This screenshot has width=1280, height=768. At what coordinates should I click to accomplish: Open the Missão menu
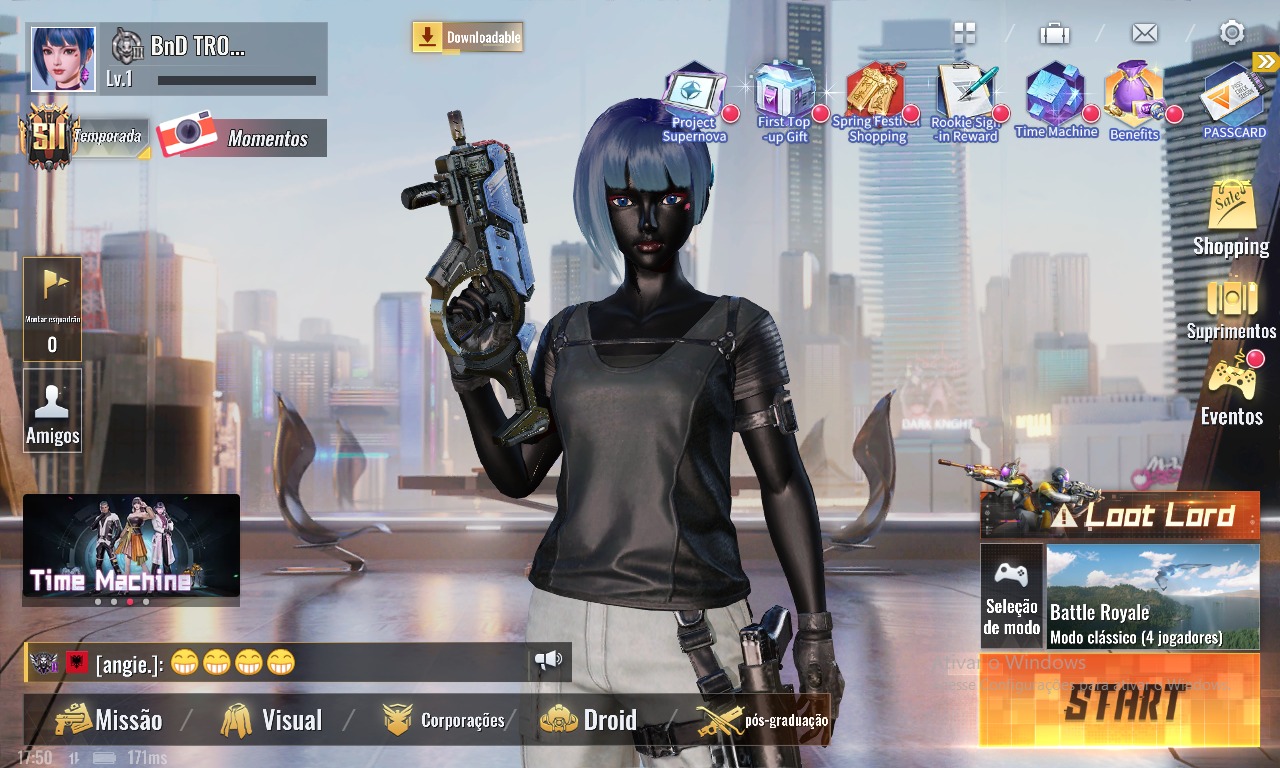coord(108,720)
